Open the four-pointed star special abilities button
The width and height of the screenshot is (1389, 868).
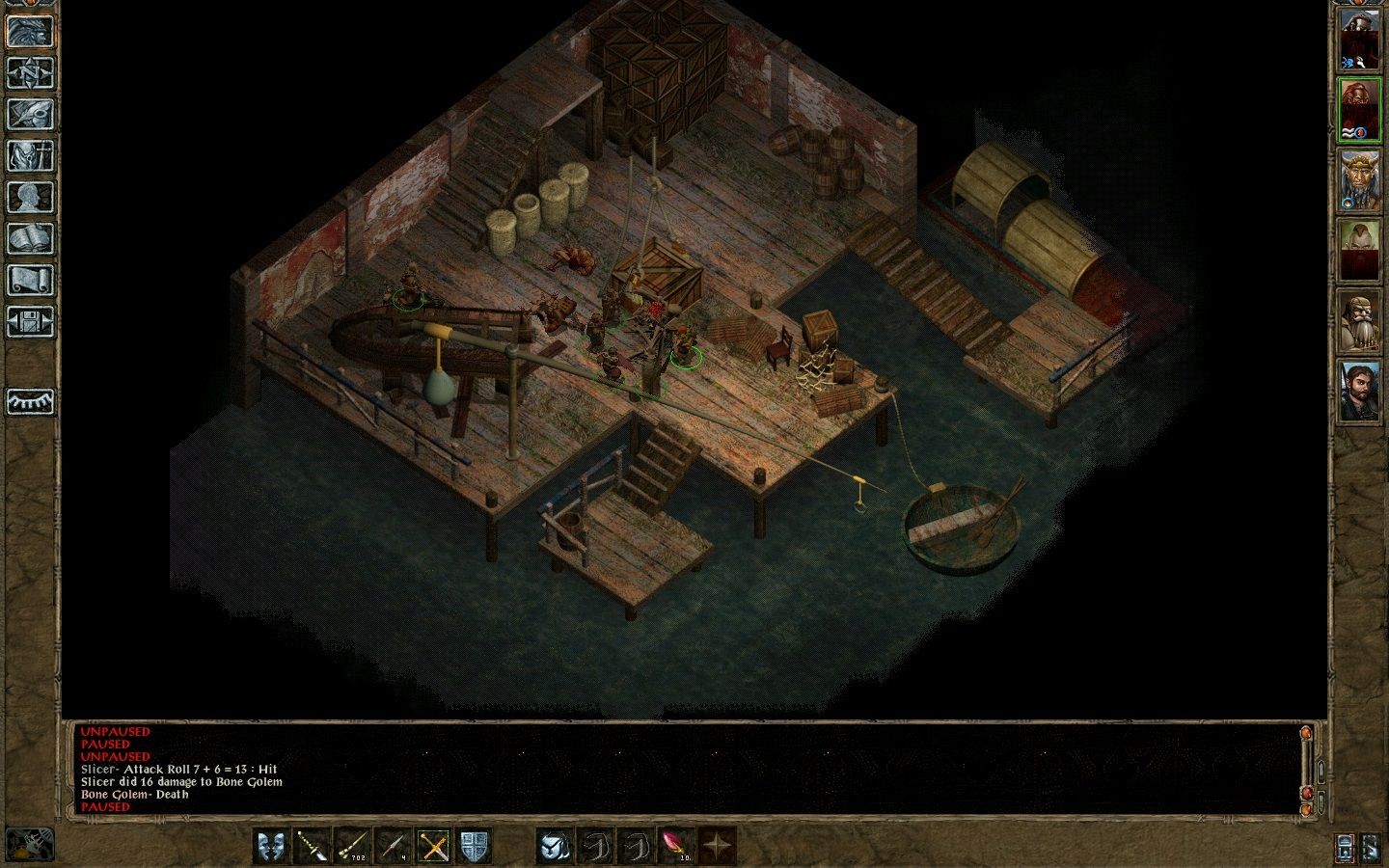coord(717,846)
